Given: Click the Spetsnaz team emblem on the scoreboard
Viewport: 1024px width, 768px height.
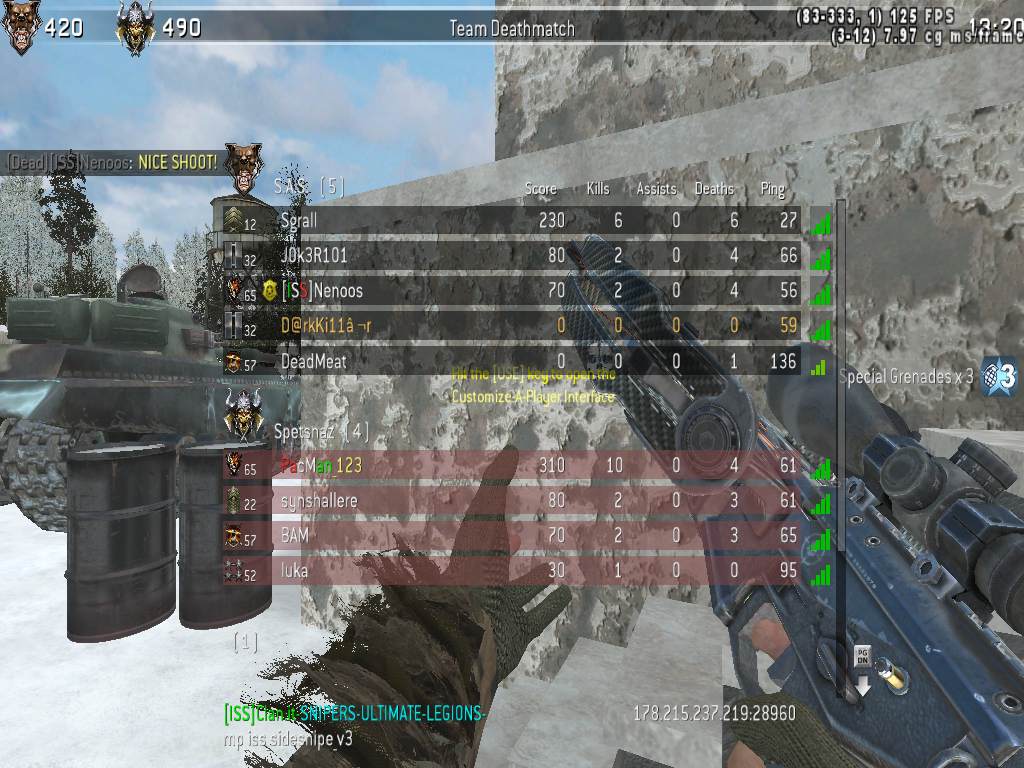Looking at the screenshot, I should (x=243, y=414).
